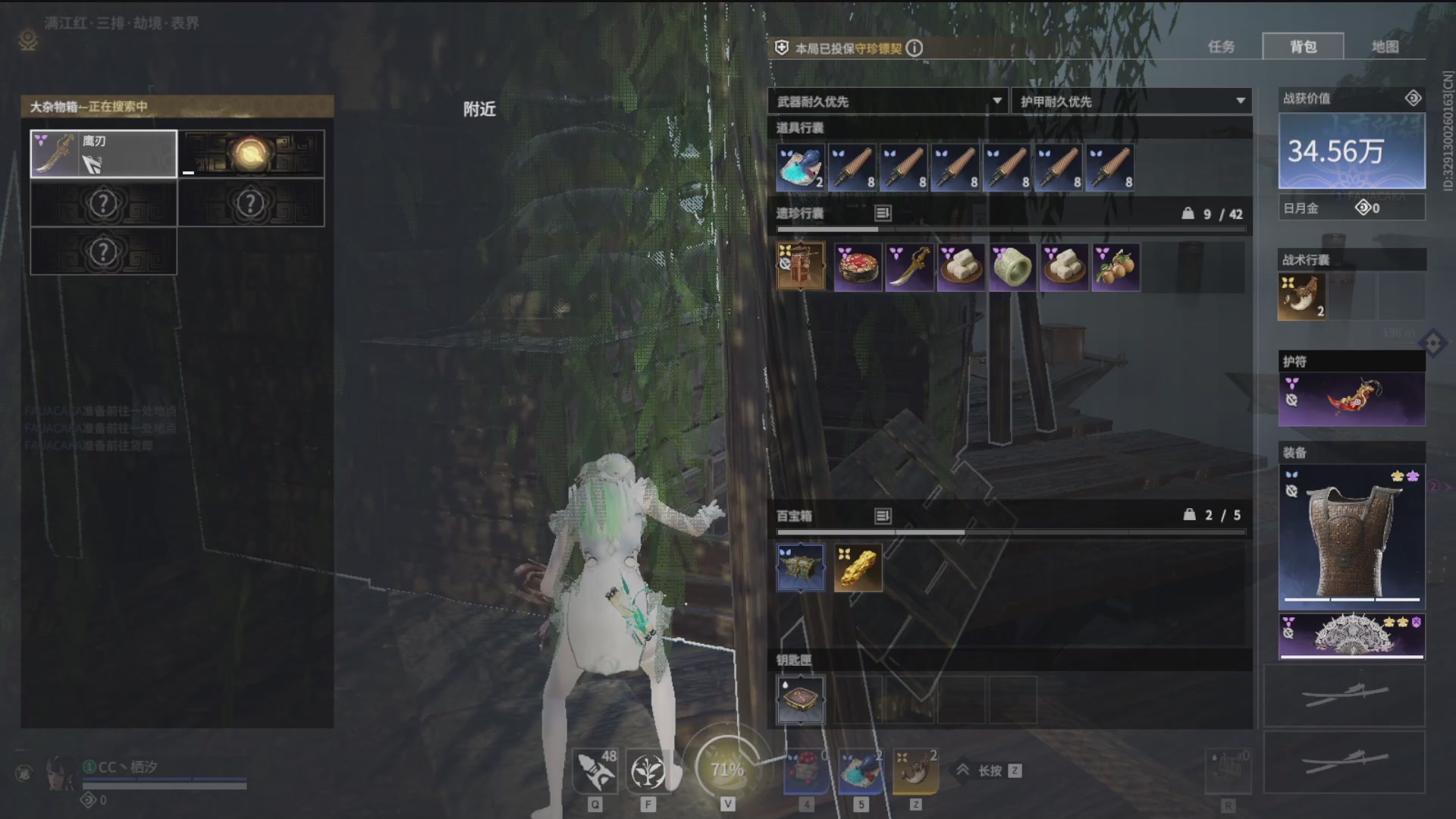Select the key box item in 钥匙匣

coord(800,700)
